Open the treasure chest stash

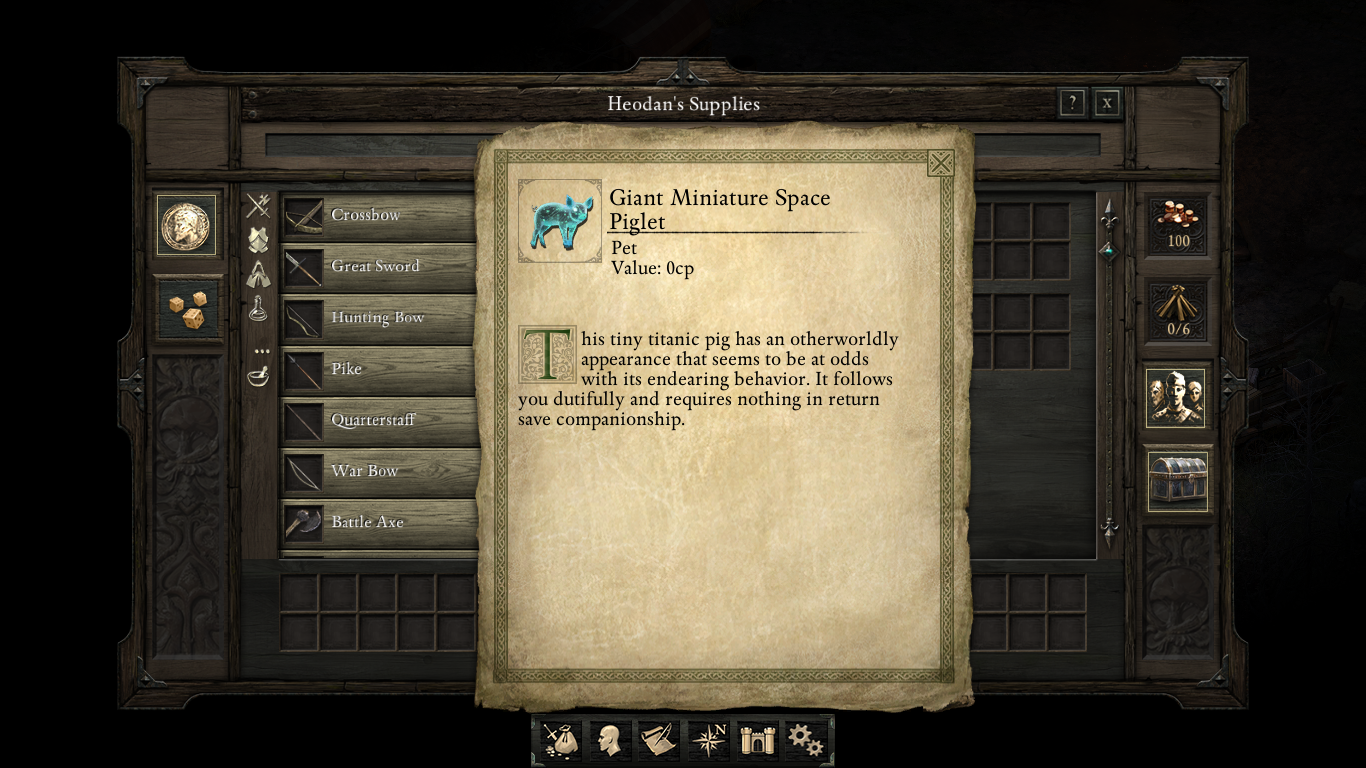(x=1177, y=480)
